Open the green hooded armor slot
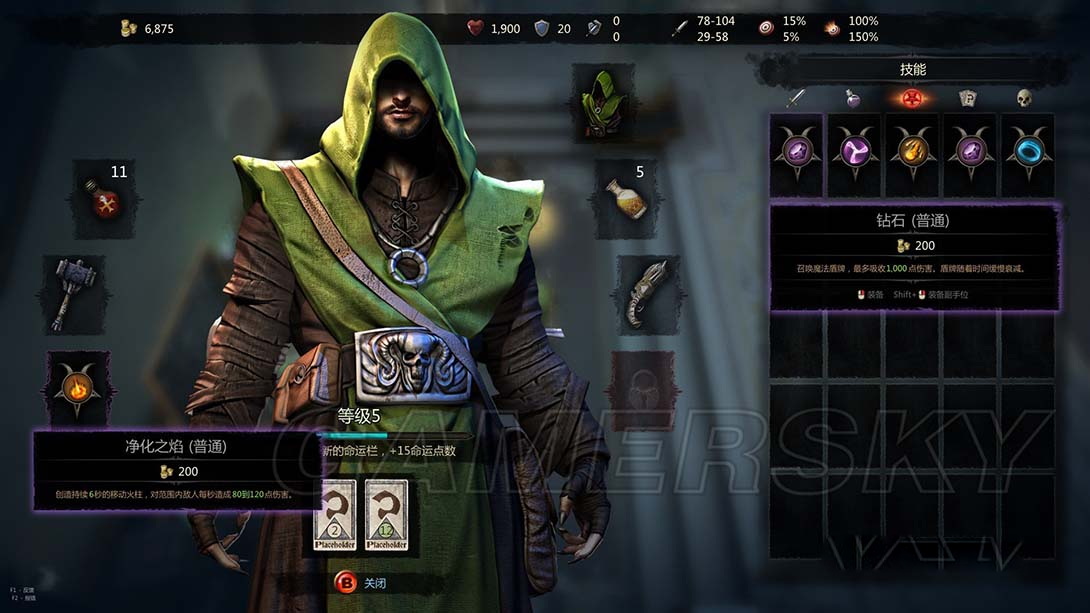The height and width of the screenshot is (613, 1090). click(603, 102)
